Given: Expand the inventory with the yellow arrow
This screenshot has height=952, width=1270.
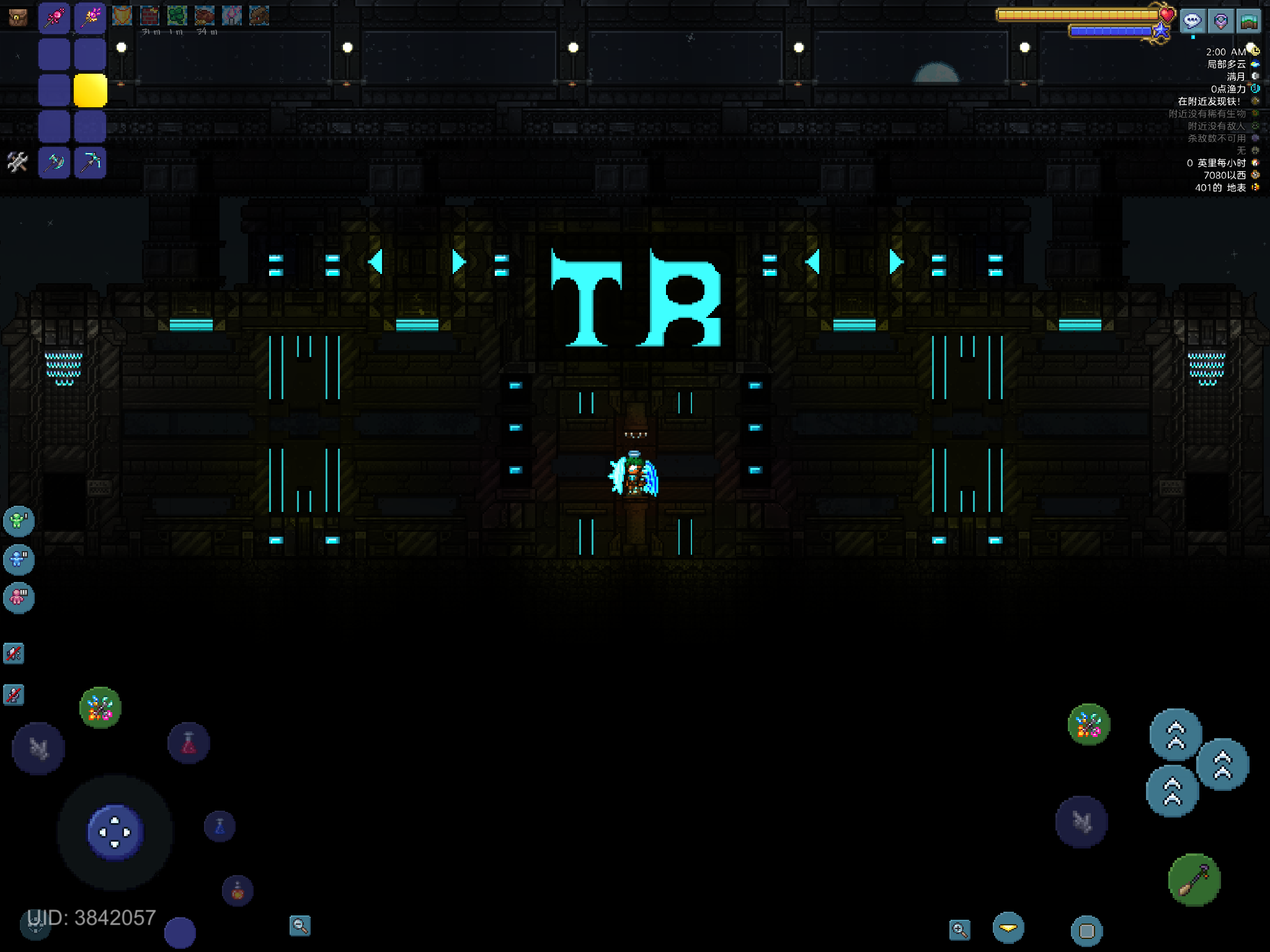Looking at the screenshot, I should pos(1008,927).
